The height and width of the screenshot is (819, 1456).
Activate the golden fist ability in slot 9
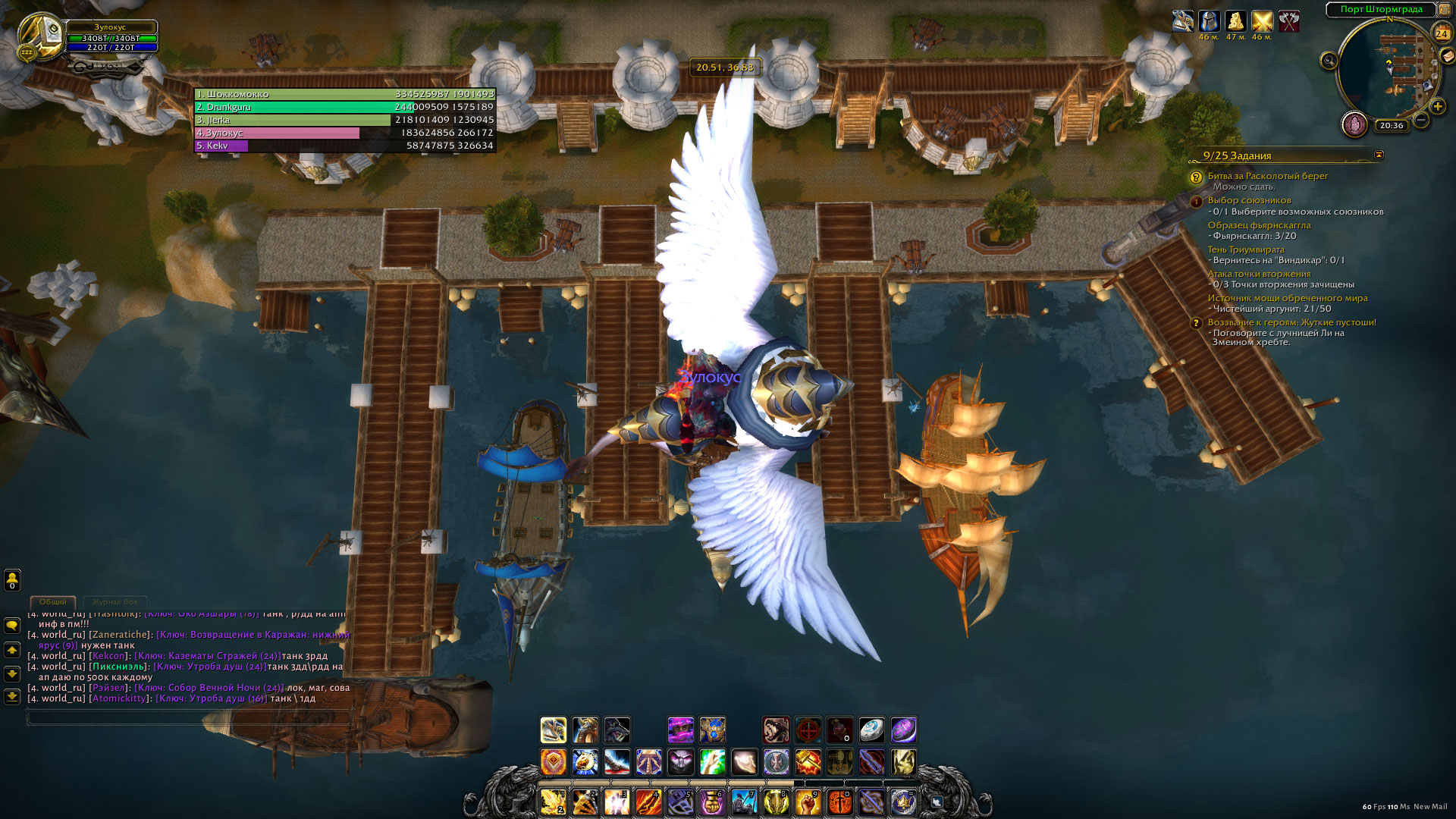[807, 802]
